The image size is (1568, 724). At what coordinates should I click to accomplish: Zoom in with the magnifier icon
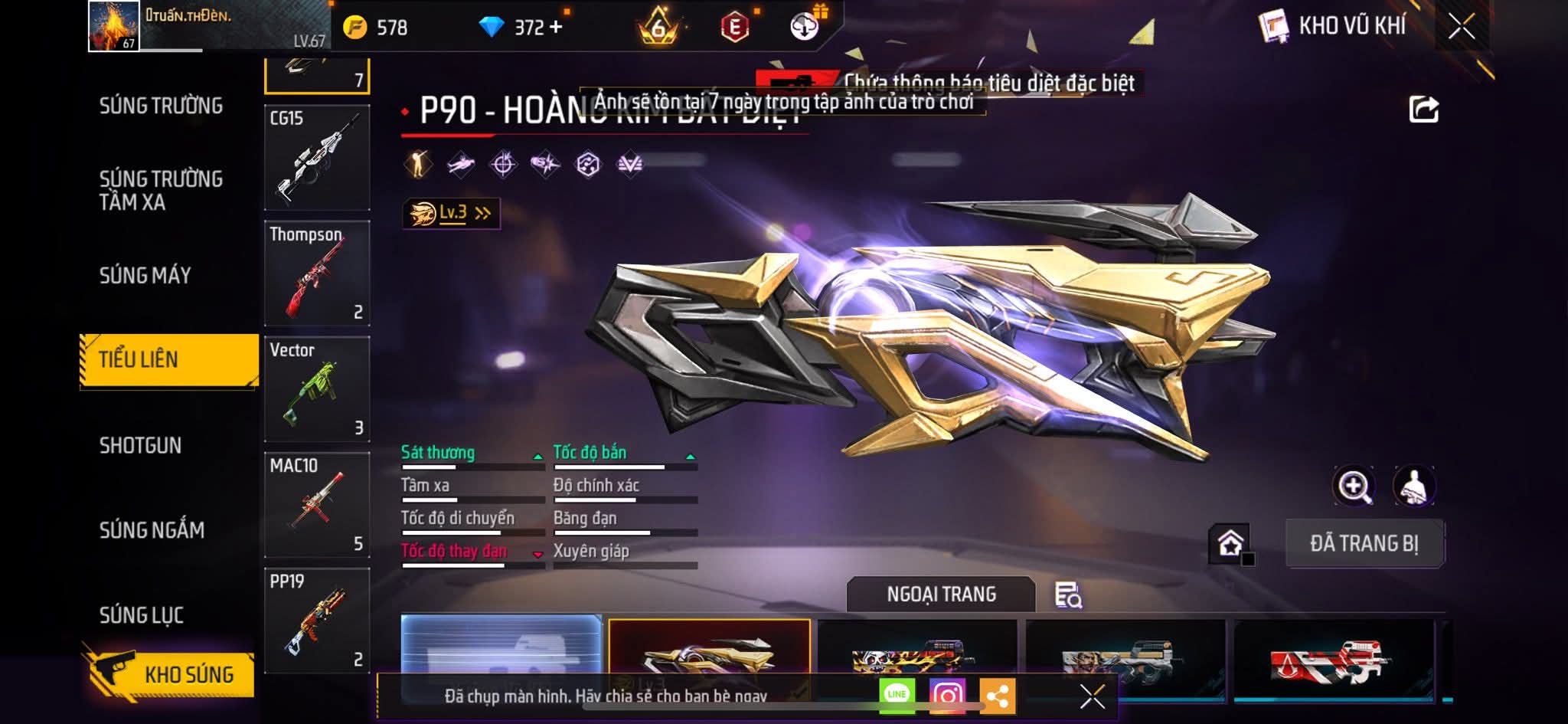click(1354, 486)
